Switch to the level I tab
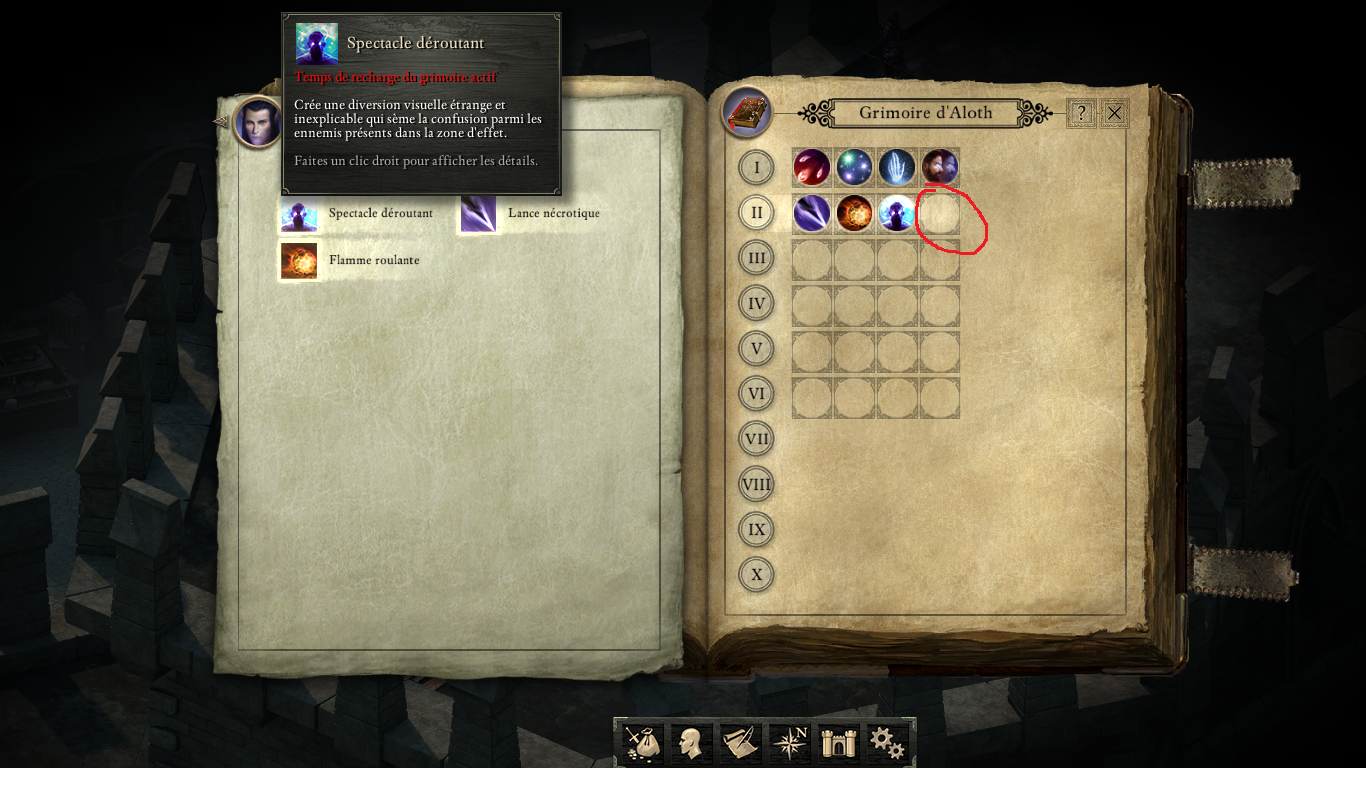The image size is (1366, 796). (x=756, y=167)
